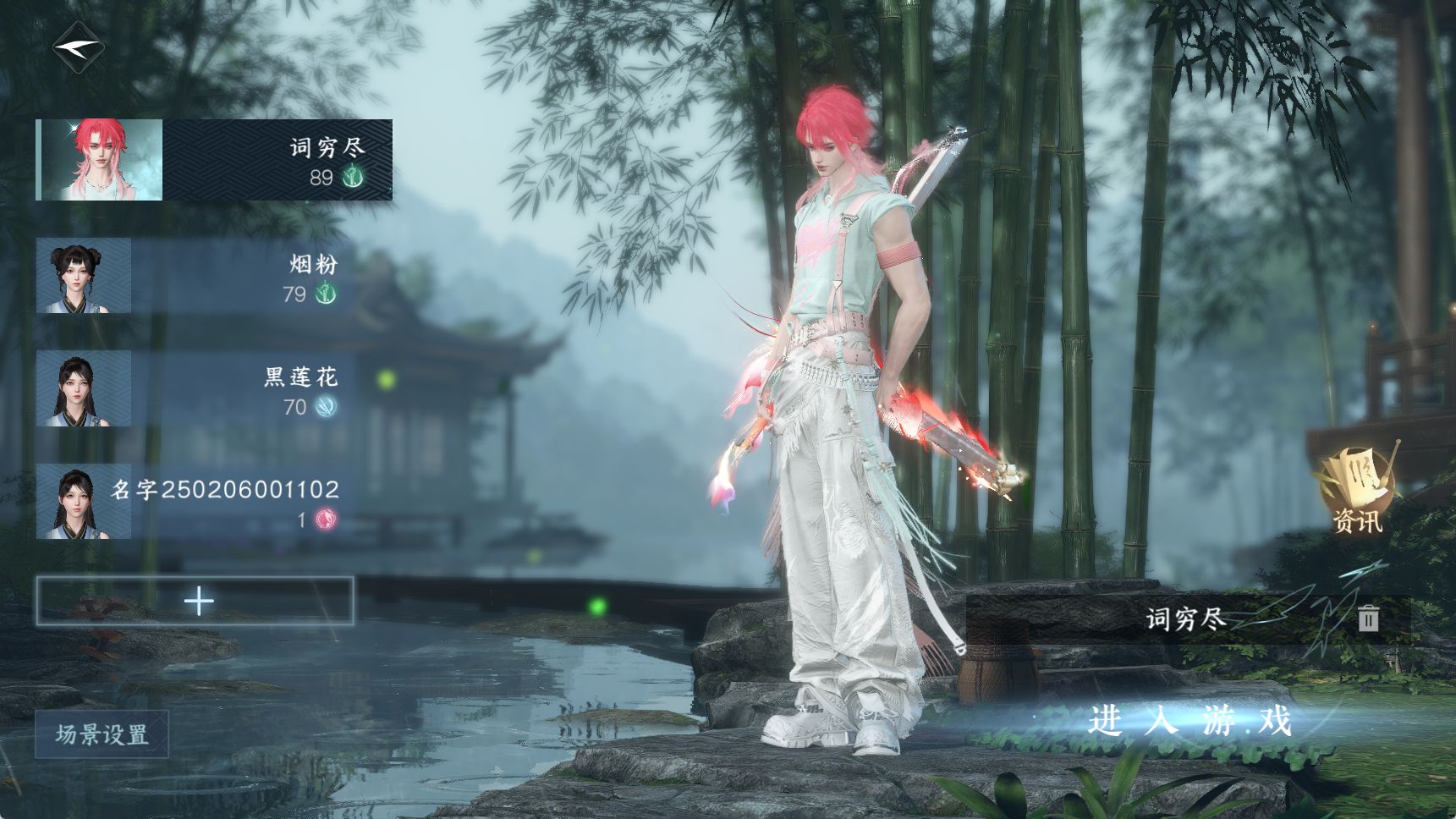1456x819 pixels.
Task: Select the character 黑莲花
Action: click(195, 389)
